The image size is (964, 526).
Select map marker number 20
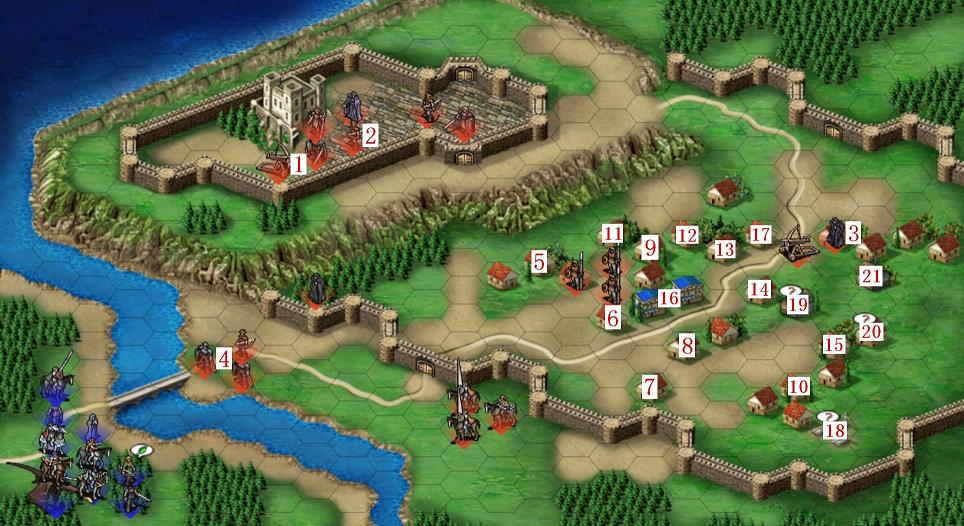click(x=871, y=331)
